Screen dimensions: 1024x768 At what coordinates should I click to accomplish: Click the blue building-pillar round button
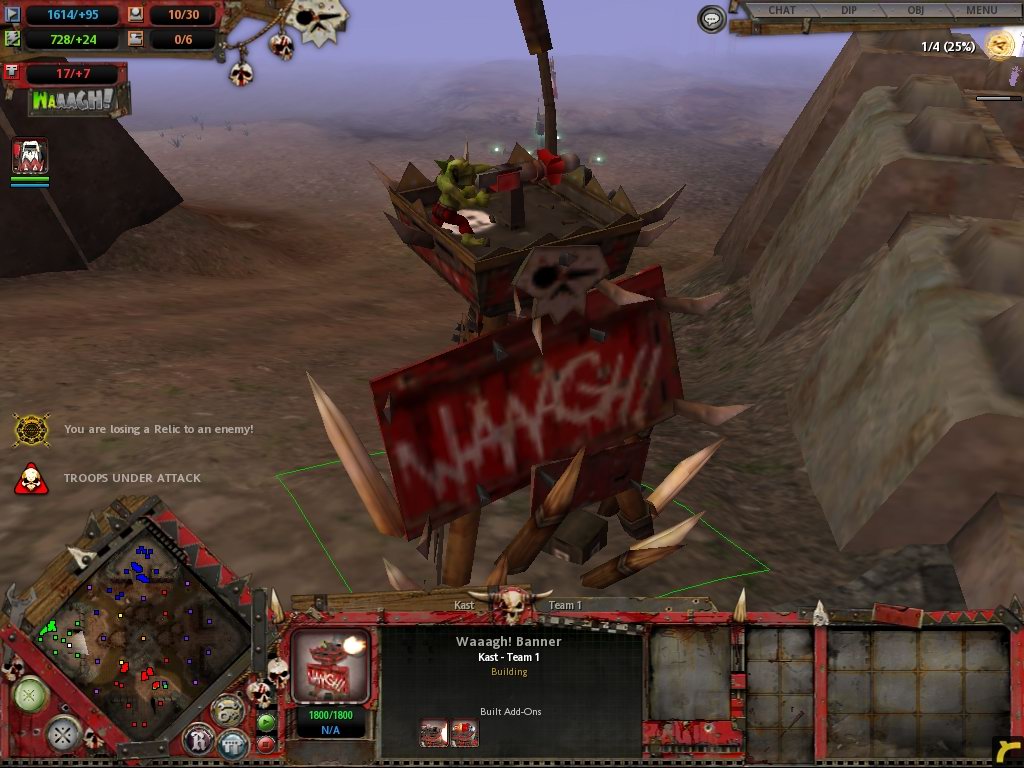[x=233, y=743]
